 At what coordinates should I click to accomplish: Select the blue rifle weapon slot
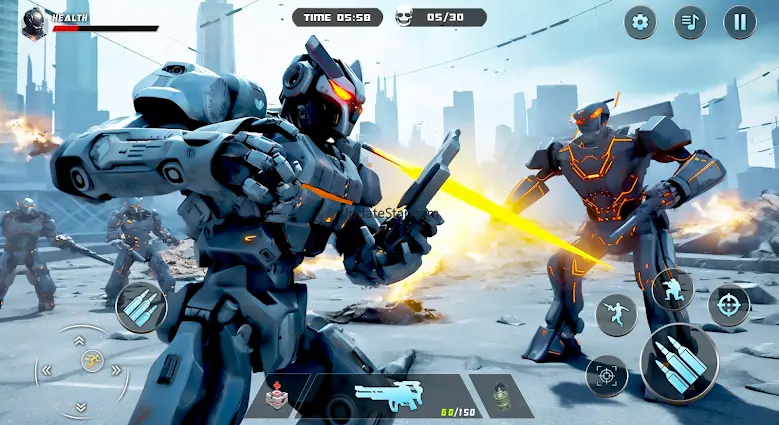389,395
